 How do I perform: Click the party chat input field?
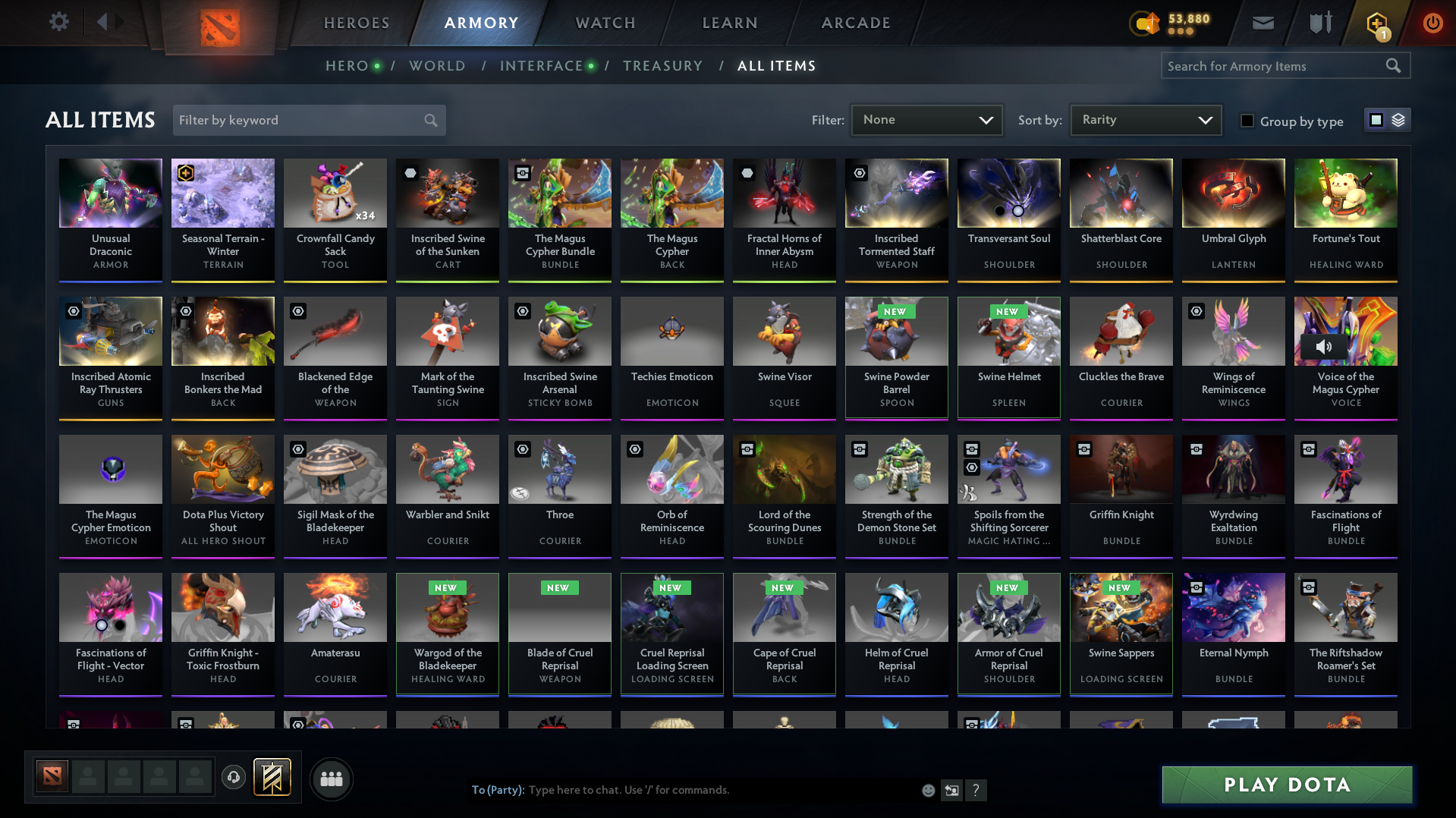683,790
